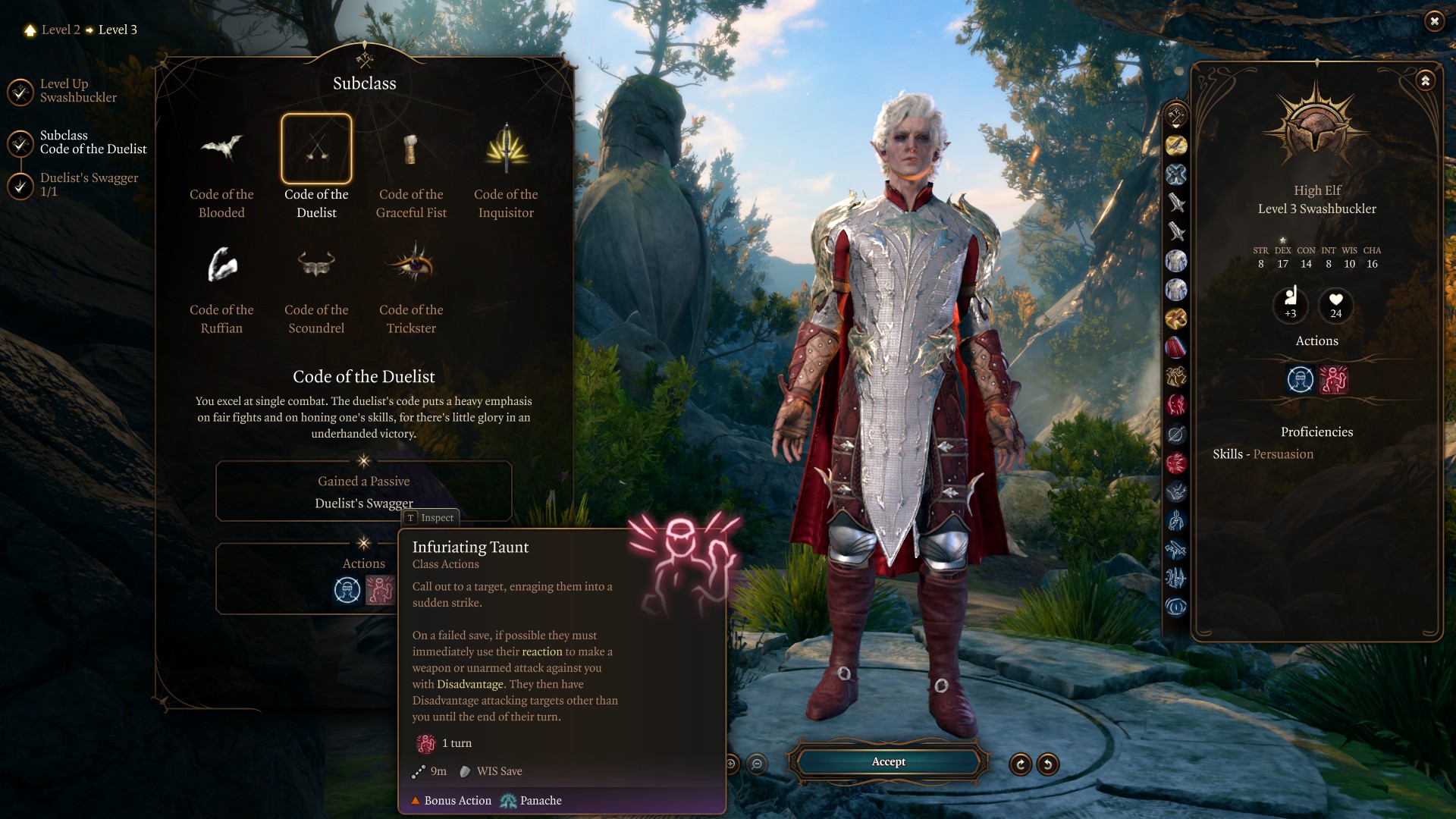Accept the level up choices

tap(888, 762)
